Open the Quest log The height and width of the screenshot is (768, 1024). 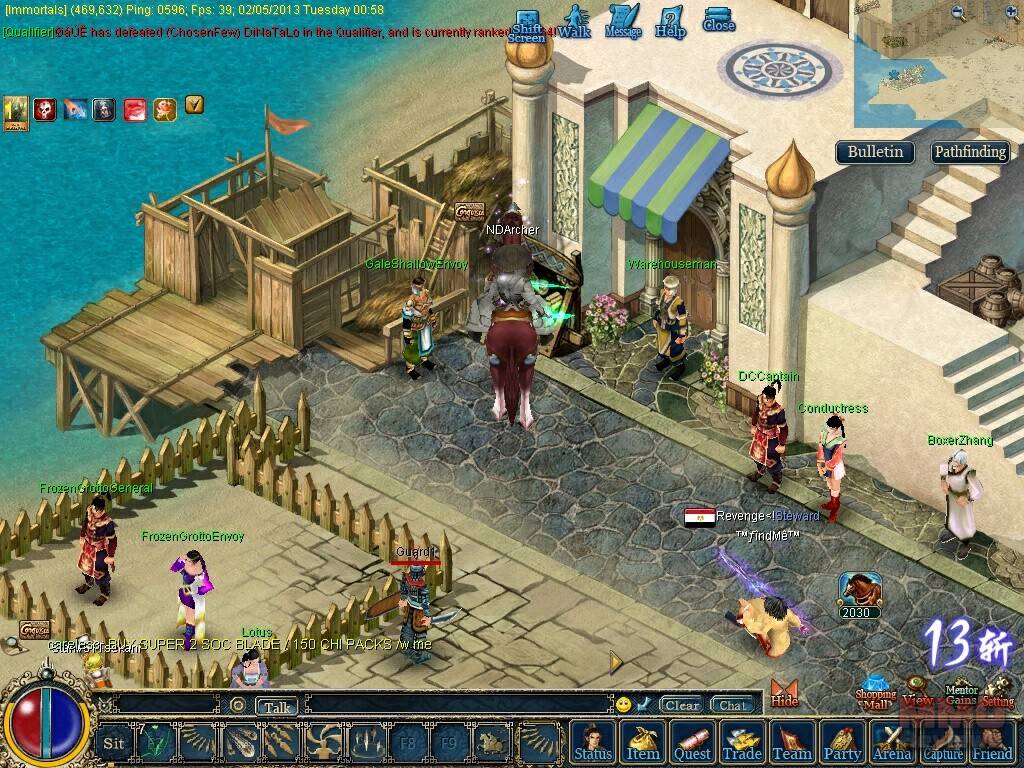[692, 742]
